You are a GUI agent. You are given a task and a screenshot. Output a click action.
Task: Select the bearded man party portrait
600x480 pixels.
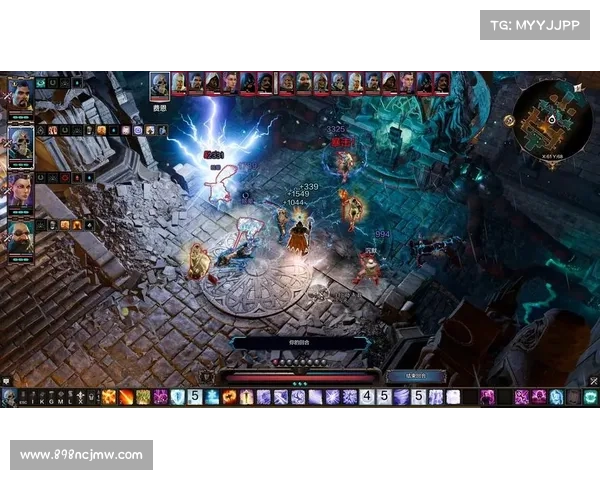21,95
